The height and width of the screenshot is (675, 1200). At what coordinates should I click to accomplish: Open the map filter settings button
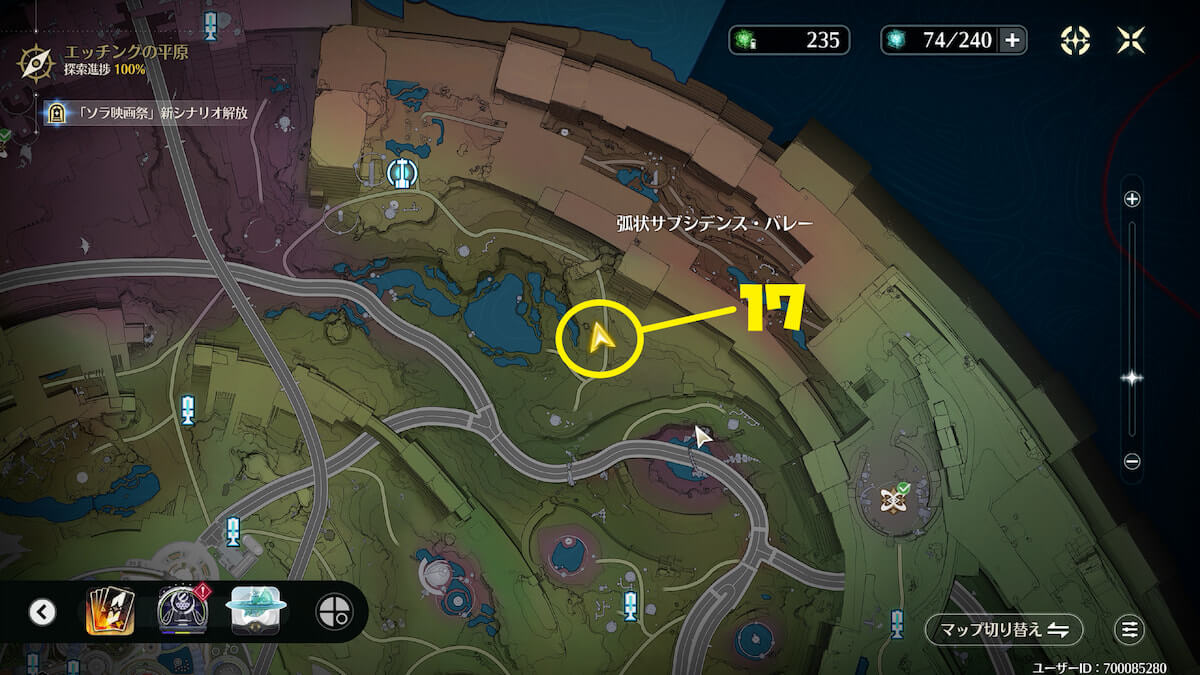[1130, 629]
